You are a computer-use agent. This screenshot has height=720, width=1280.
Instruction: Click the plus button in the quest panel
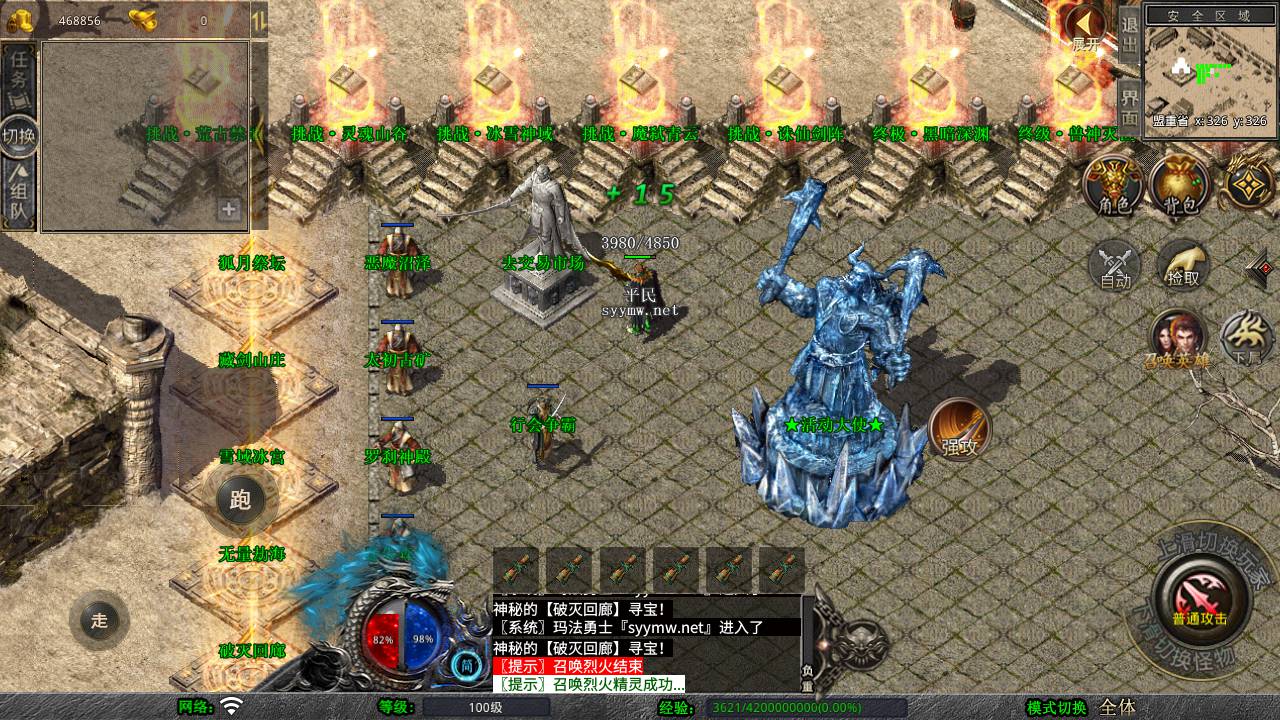coord(229,210)
